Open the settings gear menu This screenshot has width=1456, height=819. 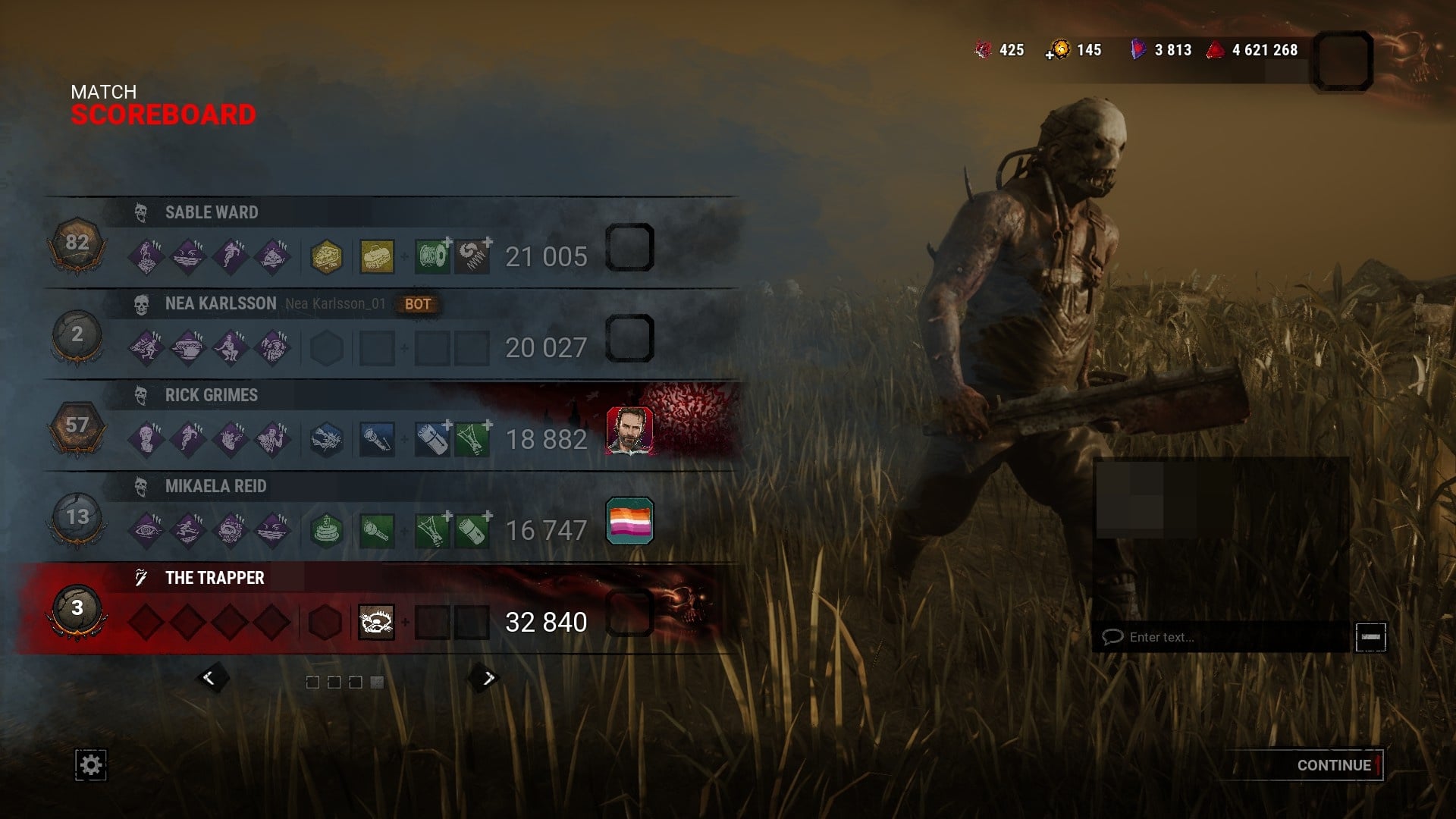[x=91, y=765]
